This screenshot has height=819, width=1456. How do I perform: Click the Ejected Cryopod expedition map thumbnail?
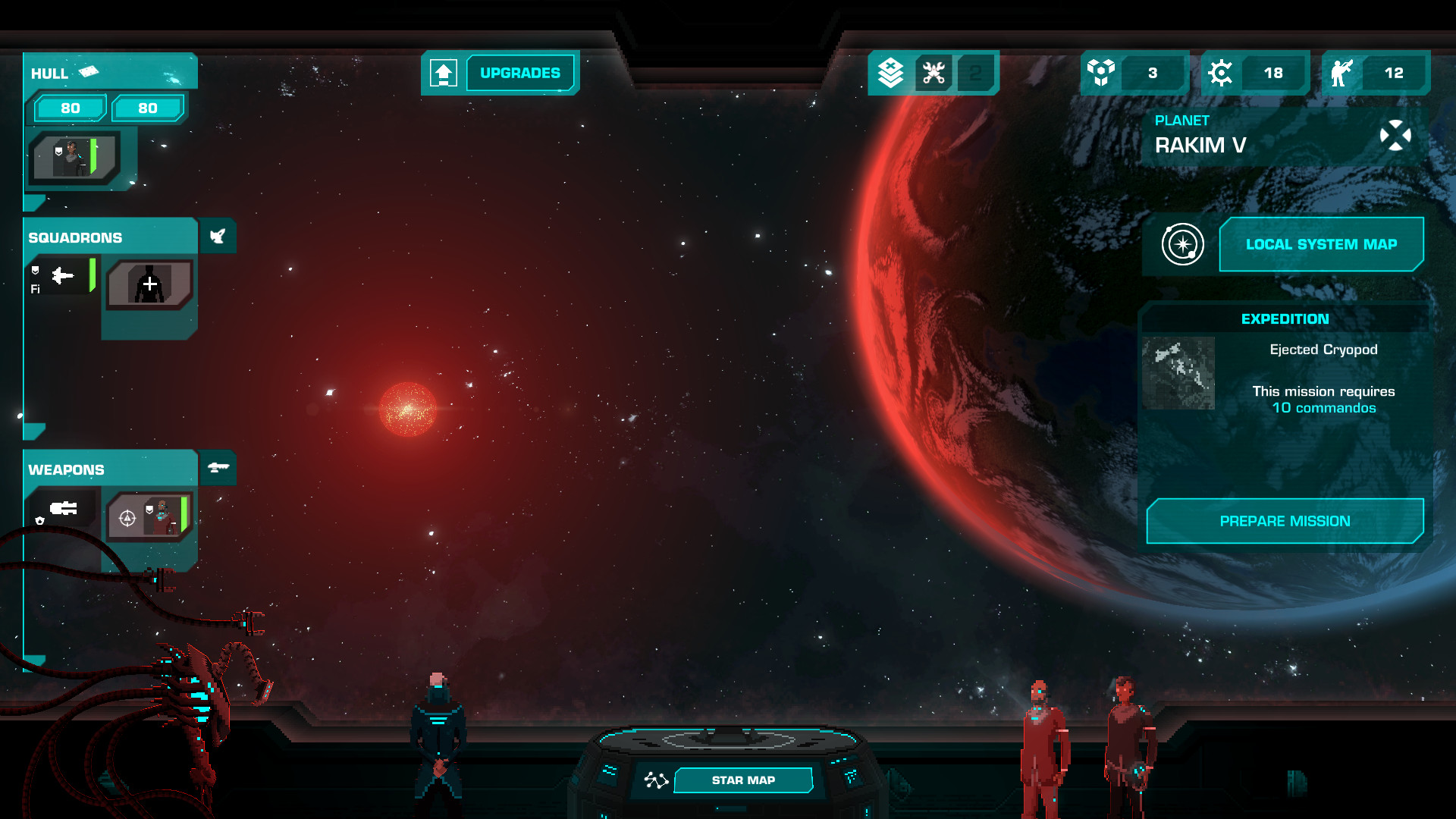pyautogui.click(x=1178, y=373)
